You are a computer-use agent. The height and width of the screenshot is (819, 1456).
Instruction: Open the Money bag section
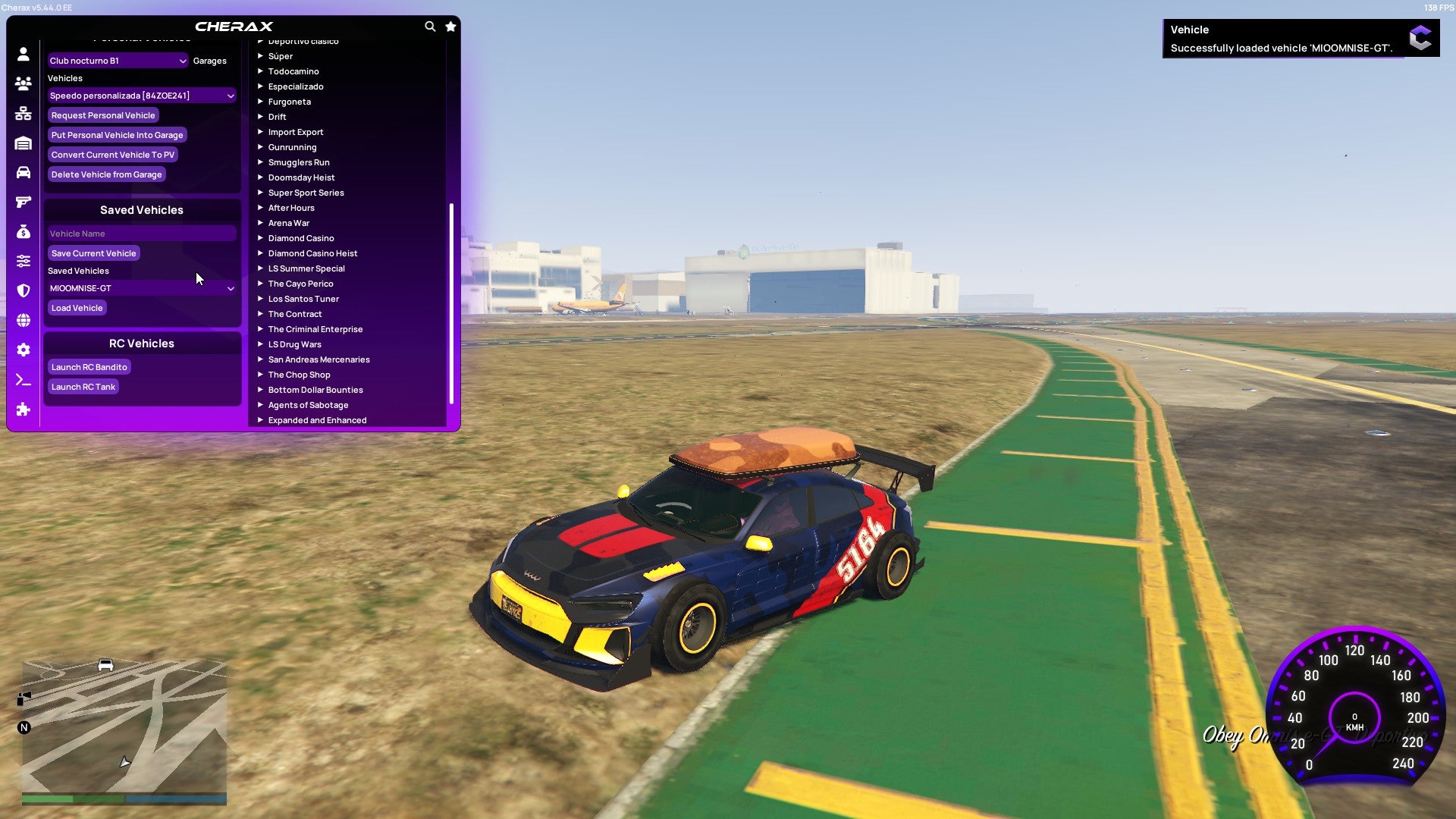(23, 232)
